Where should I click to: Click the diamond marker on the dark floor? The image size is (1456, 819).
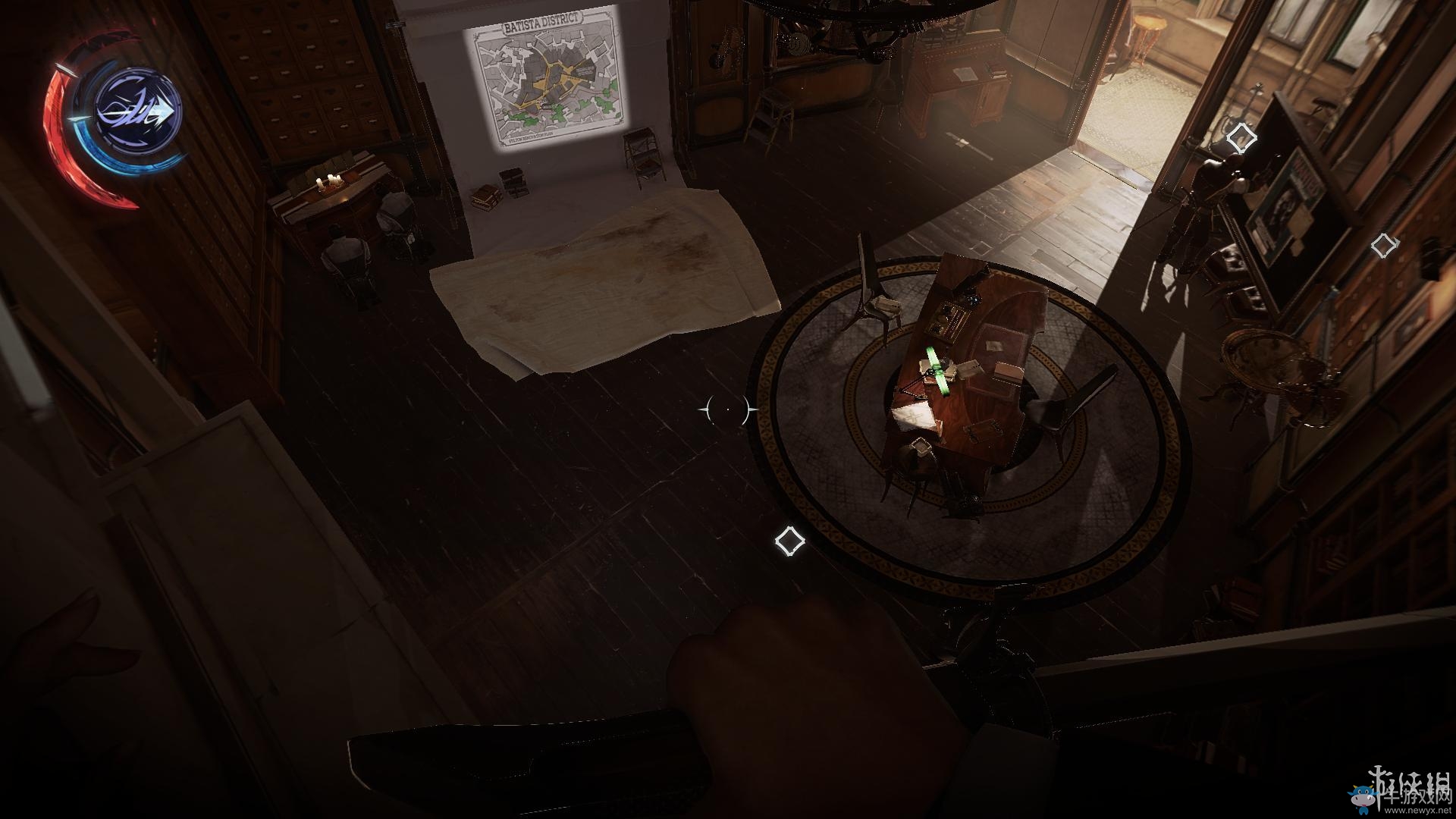[789, 541]
